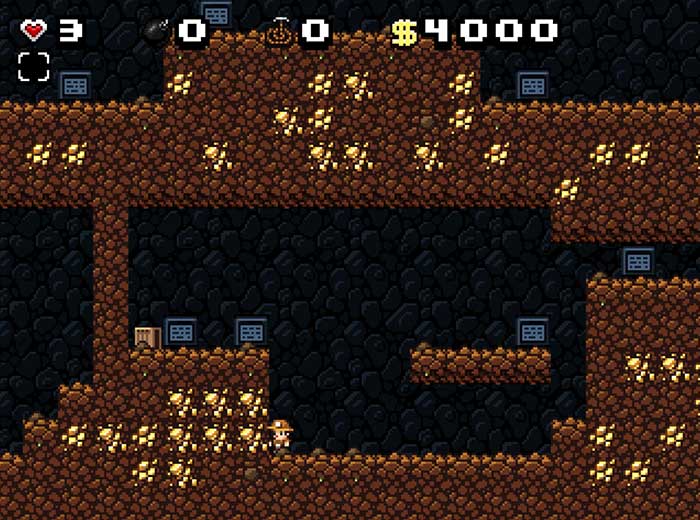700x520 pixels.
Task: Click the empty held-item bracket frame
Action: [33, 67]
